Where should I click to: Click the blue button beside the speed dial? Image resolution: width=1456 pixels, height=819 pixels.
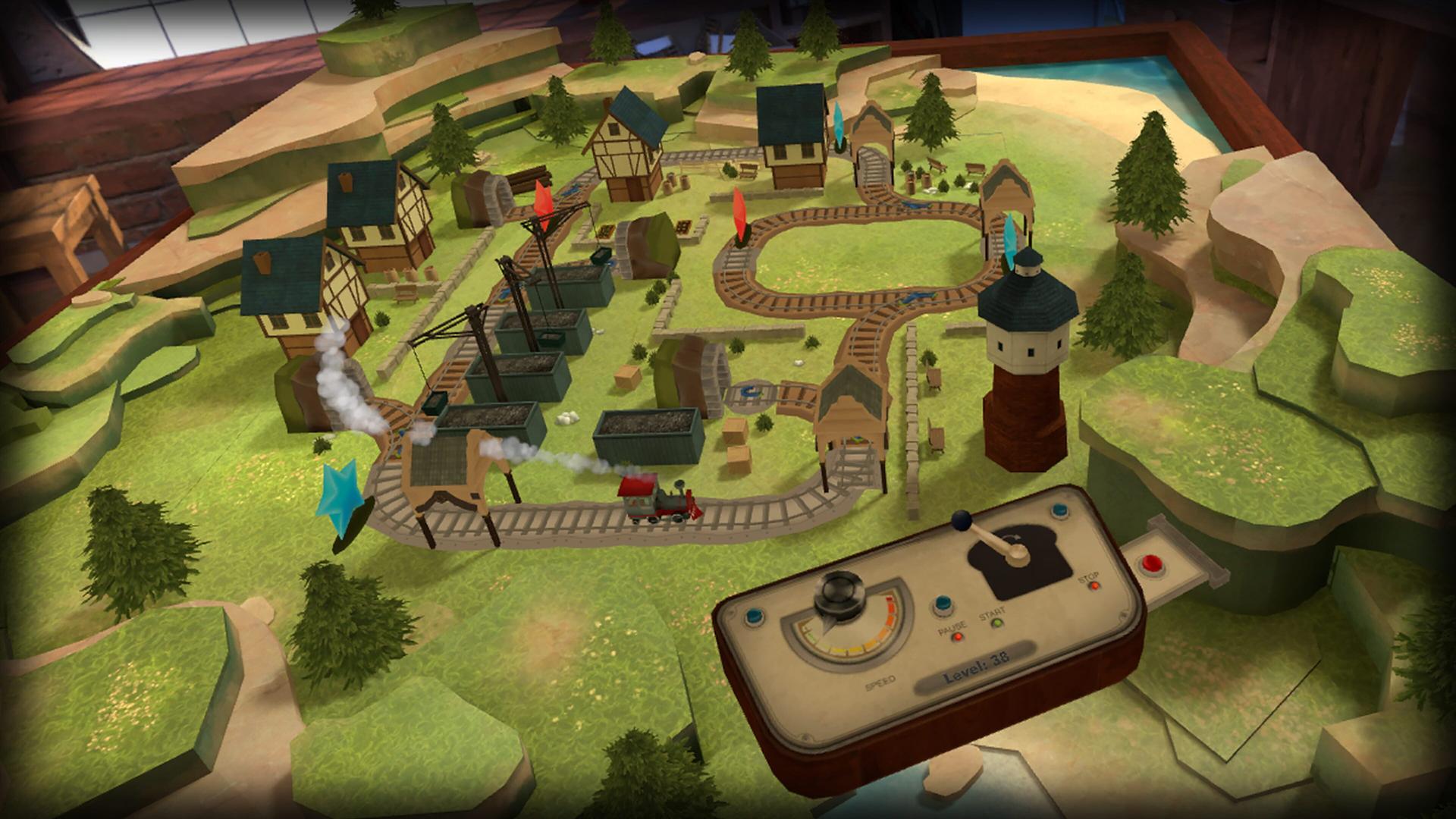(756, 615)
